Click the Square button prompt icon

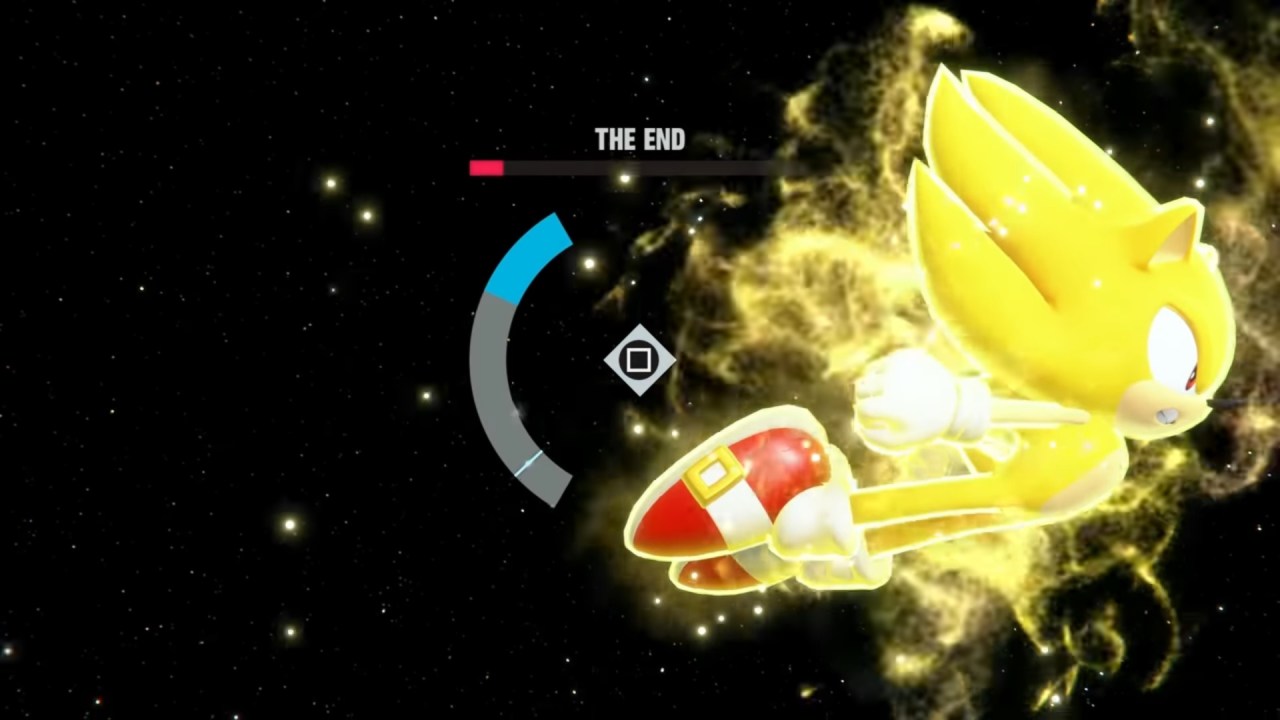tap(641, 362)
